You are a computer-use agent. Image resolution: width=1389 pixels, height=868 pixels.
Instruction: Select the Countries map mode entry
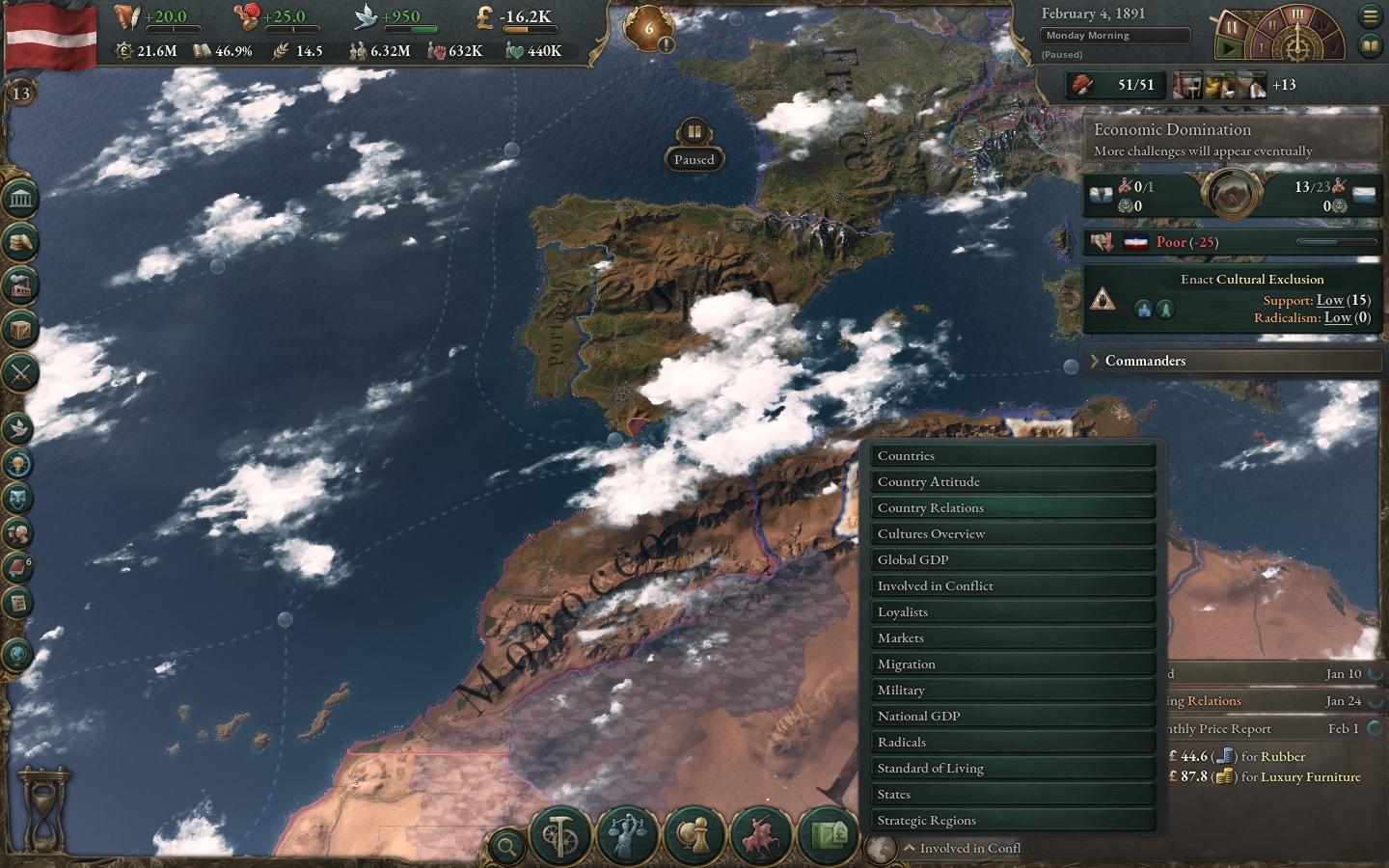[1013, 456]
